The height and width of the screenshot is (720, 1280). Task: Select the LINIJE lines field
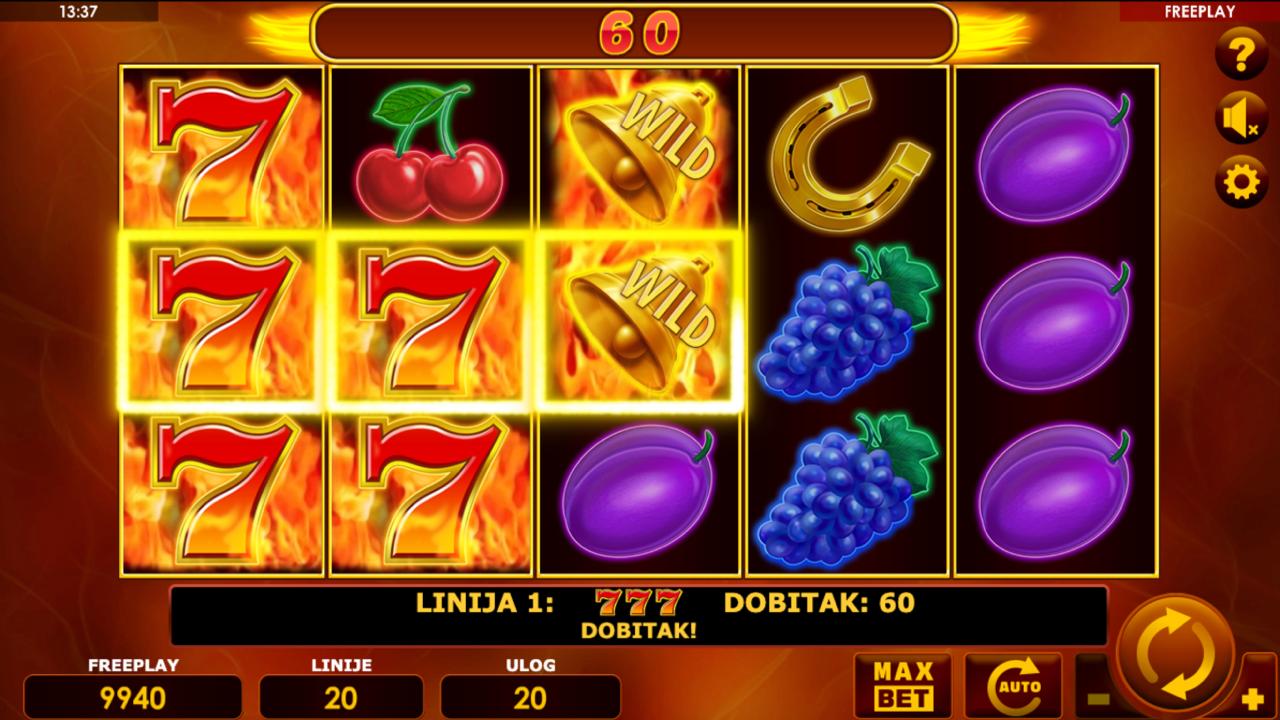coord(341,696)
